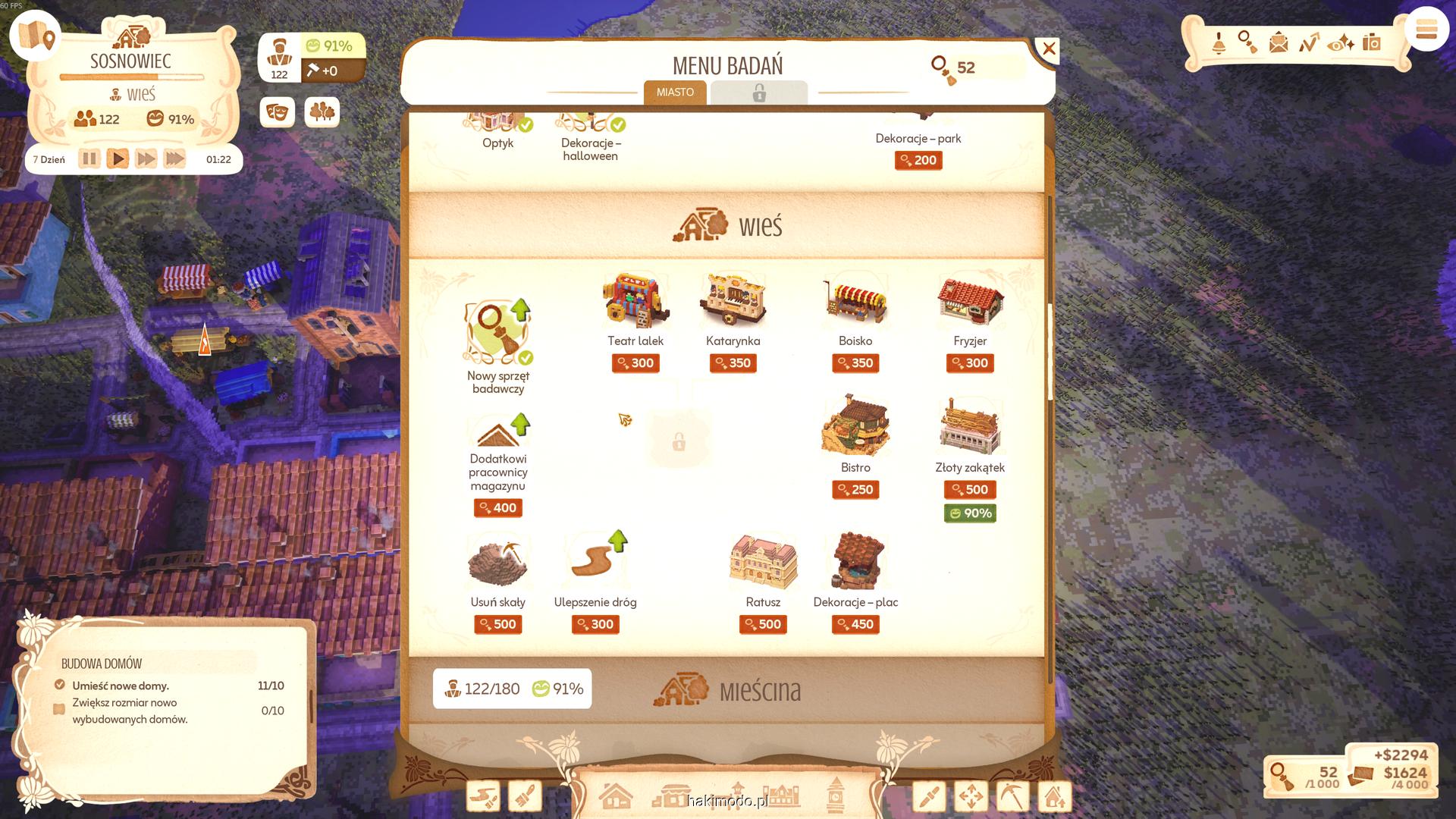This screenshot has height=819, width=1456.
Task: Open the hamburger main menu
Action: (x=1426, y=30)
